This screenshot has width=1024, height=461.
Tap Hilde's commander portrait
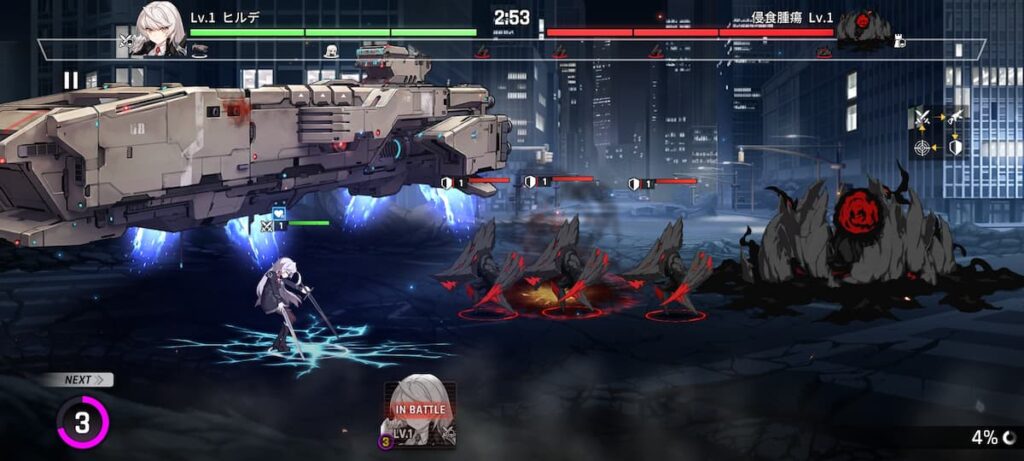pos(162,27)
